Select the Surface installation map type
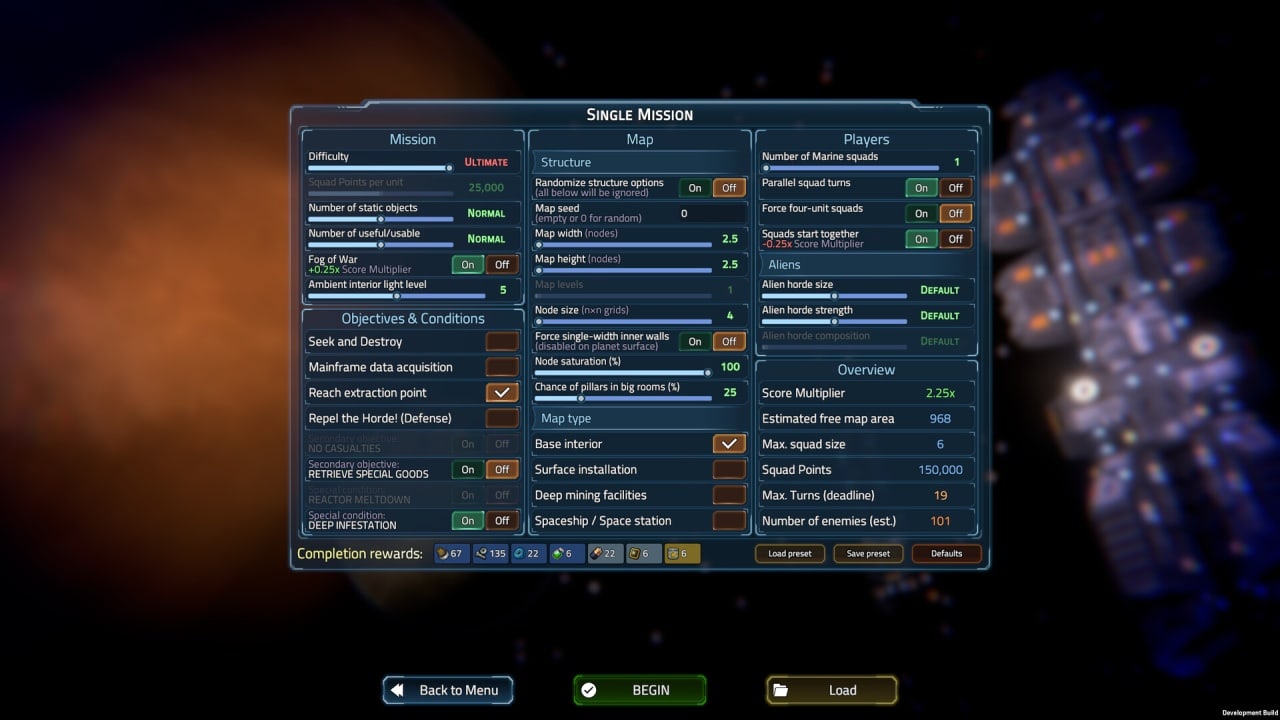The width and height of the screenshot is (1280, 720). pos(729,469)
